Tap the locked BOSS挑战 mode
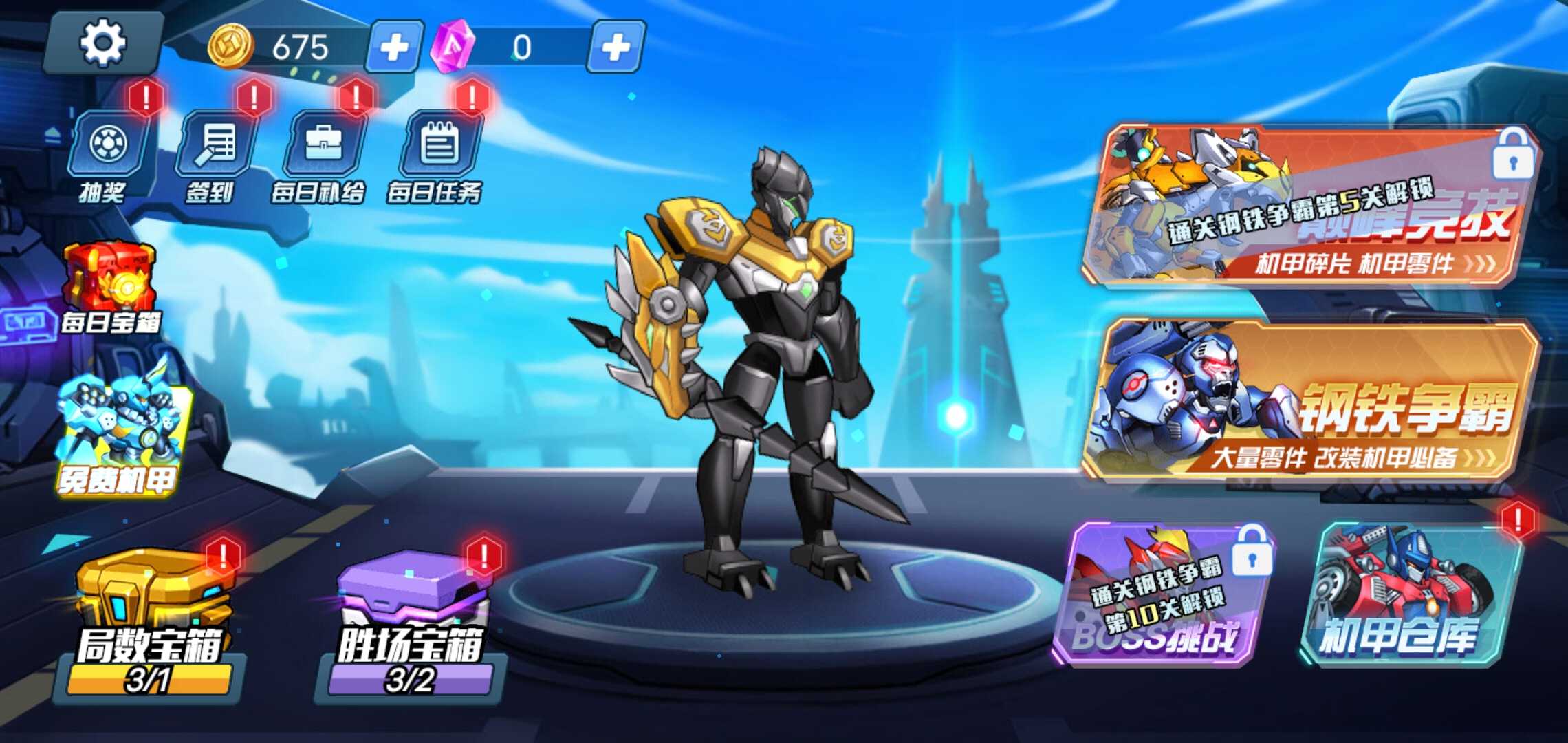The height and width of the screenshot is (743, 1568). pyautogui.click(x=1162, y=595)
